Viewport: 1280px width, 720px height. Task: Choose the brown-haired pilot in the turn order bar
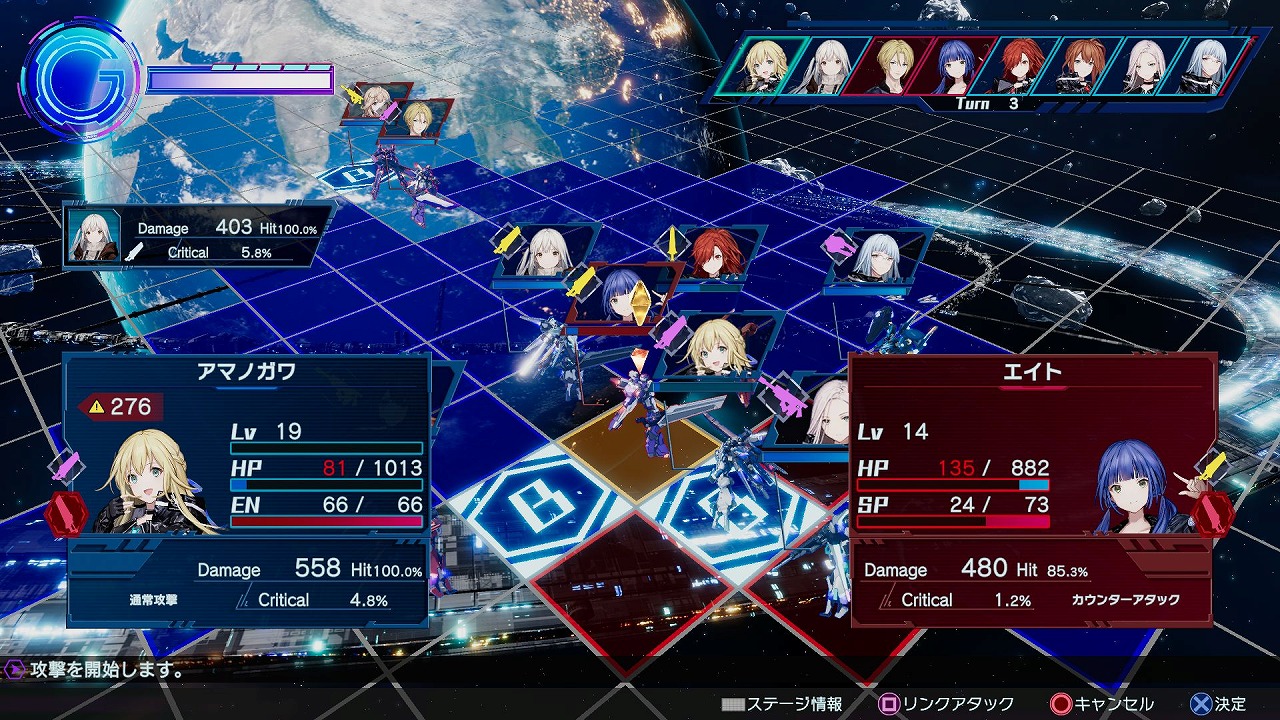click(1079, 67)
